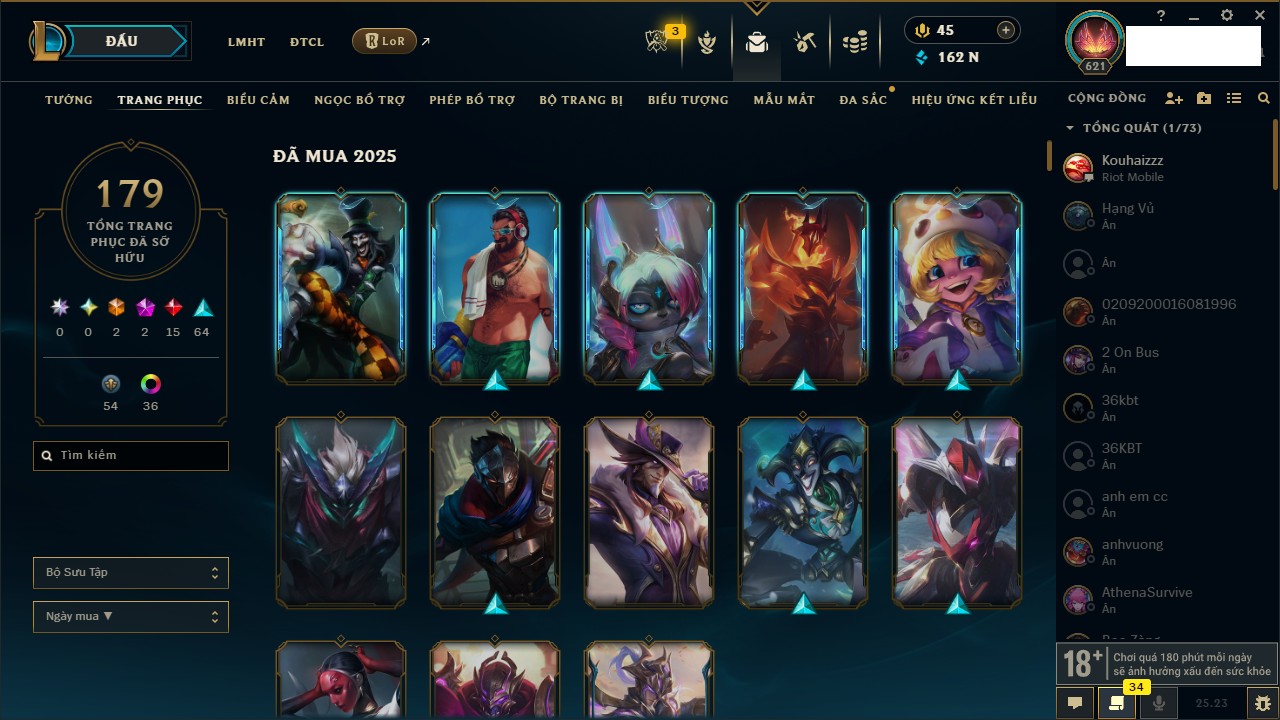This screenshot has height=720, width=1280.
Task: Launch the LoR link
Action: (x=385, y=41)
